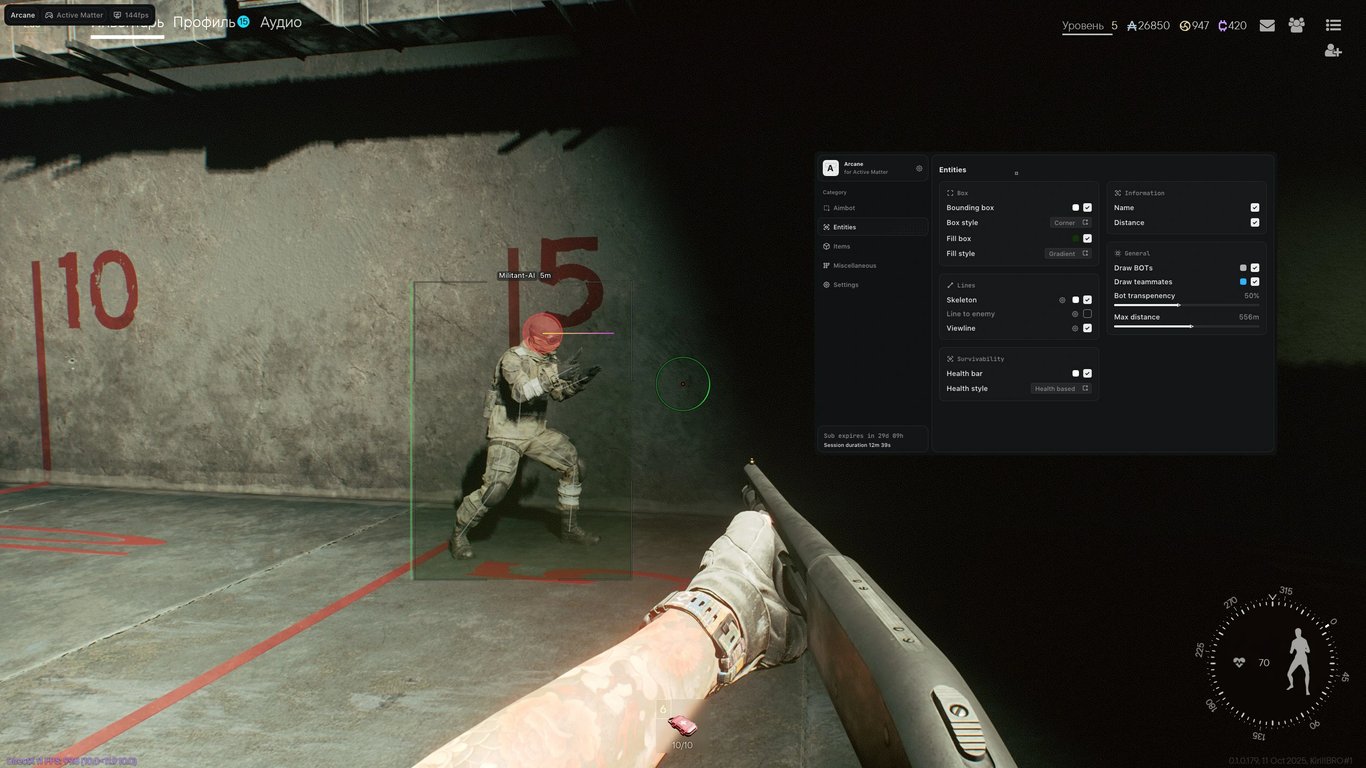This screenshot has width=1366, height=768.
Task: Switch to the Аудио menu item
Action: pyautogui.click(x=281, y=21)
